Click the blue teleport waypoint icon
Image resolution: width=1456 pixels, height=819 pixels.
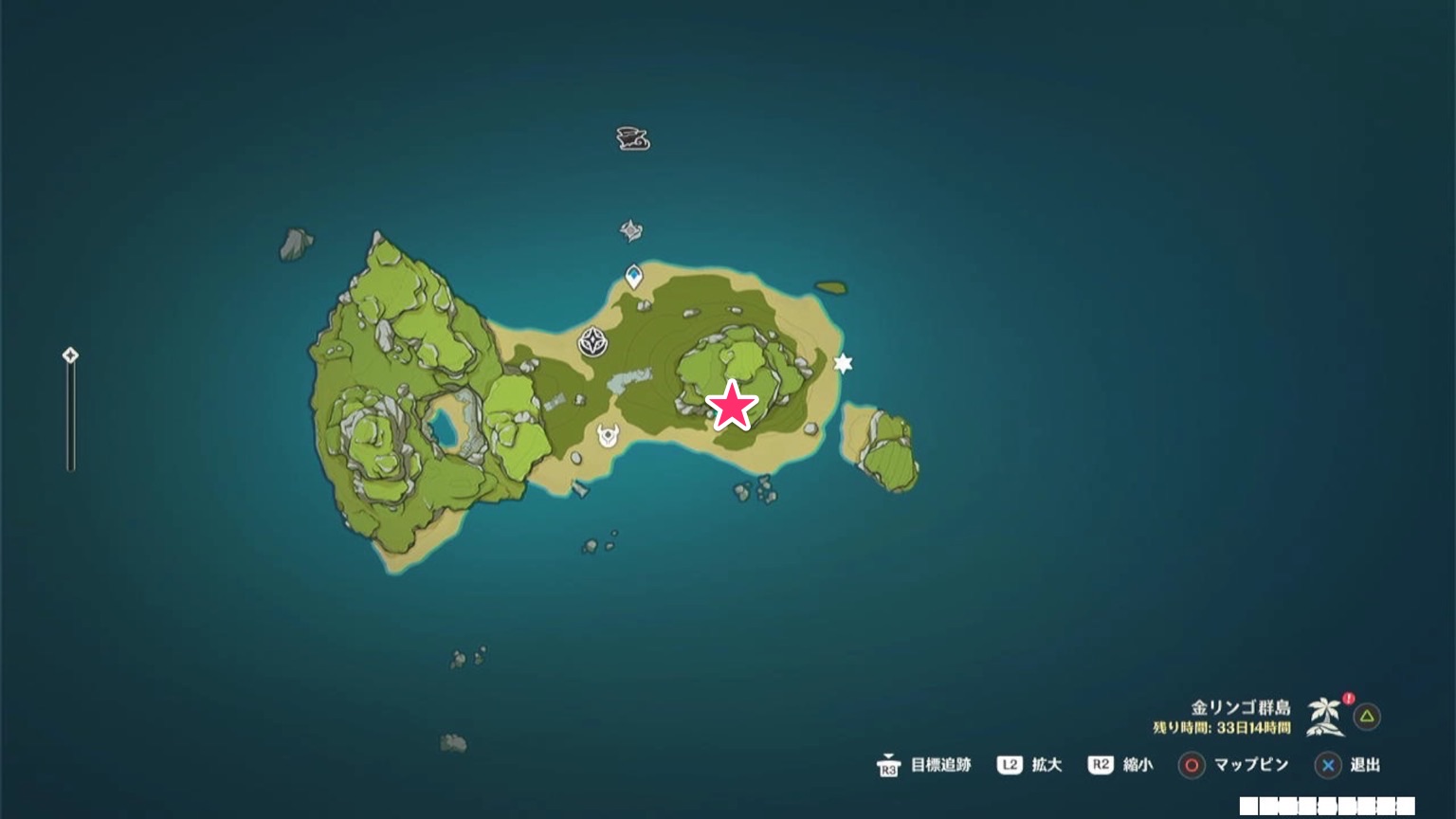[632, 276]
